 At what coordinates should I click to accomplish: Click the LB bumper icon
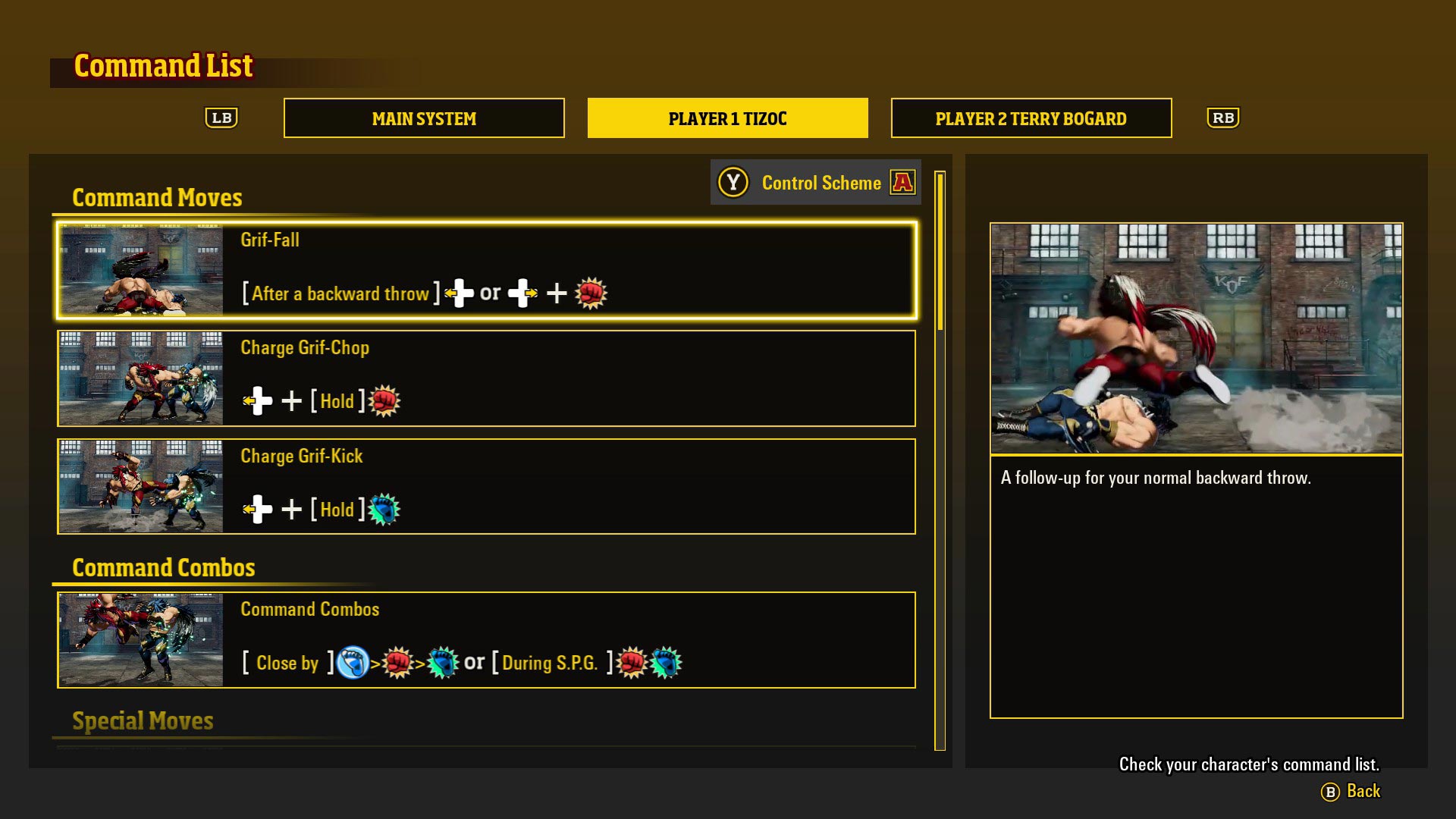221,118
